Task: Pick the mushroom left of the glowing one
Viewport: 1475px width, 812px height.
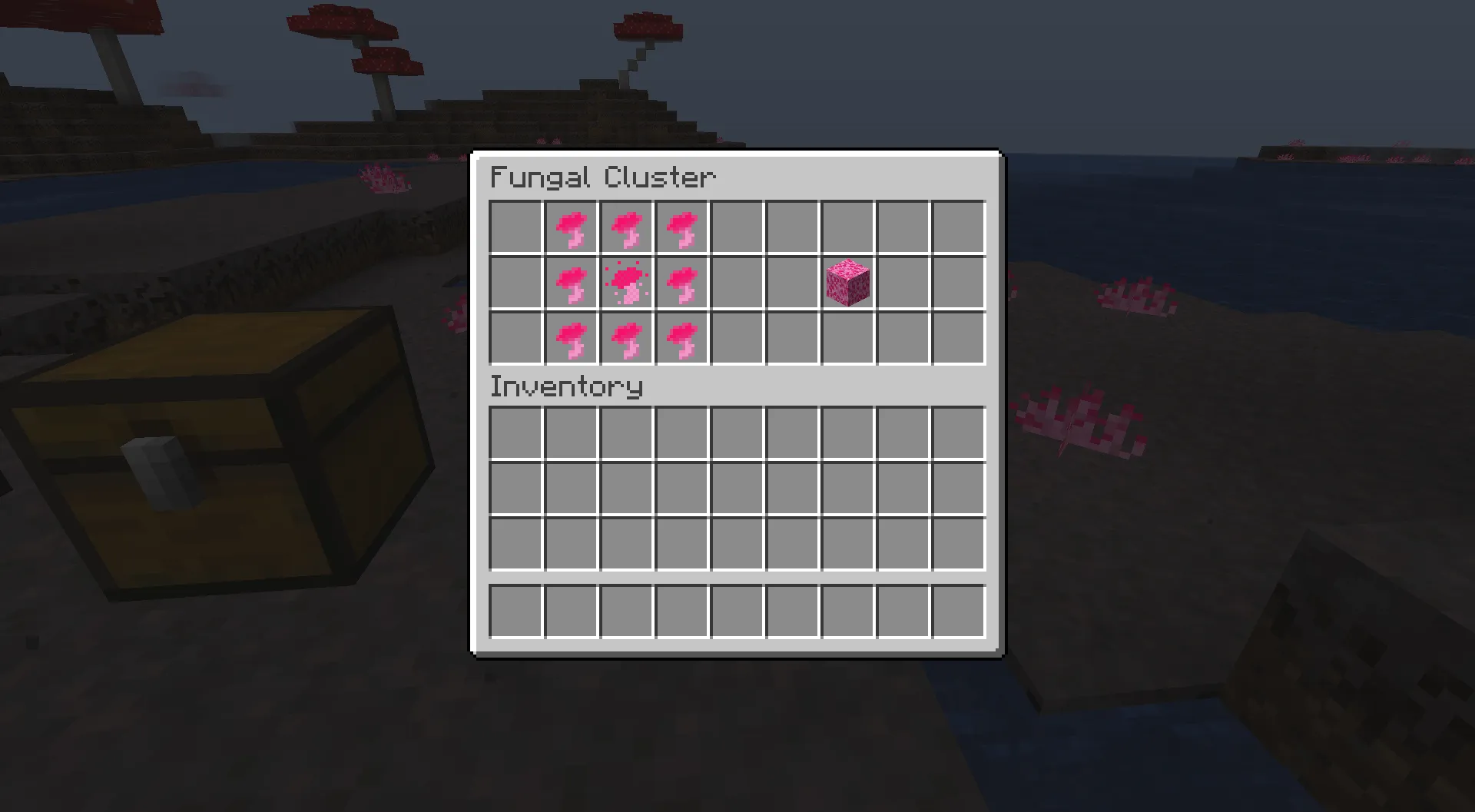Action: click(572, 283)
